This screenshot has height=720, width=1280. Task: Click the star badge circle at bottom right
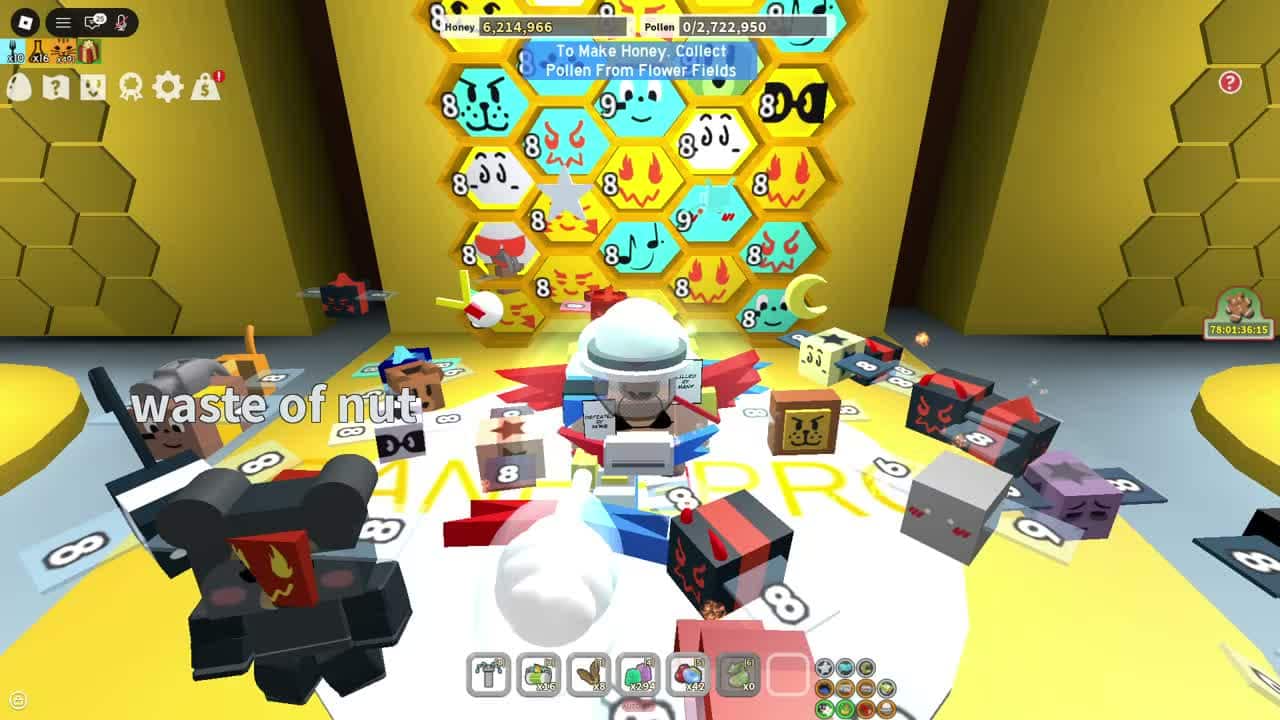point(826,667)
